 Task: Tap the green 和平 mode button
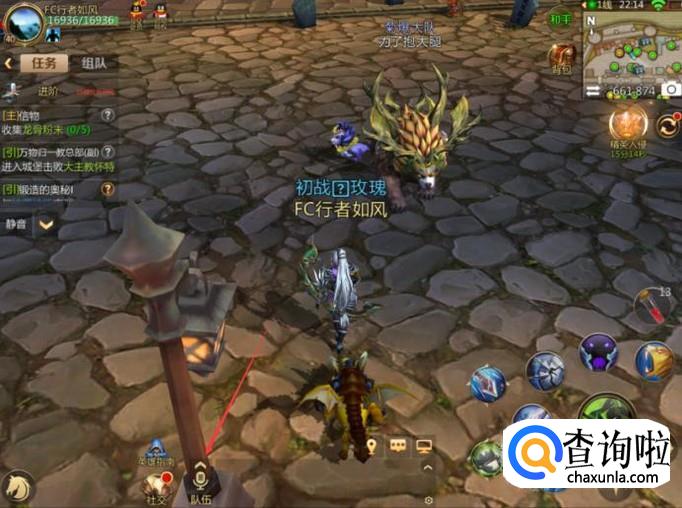(560, 19)
